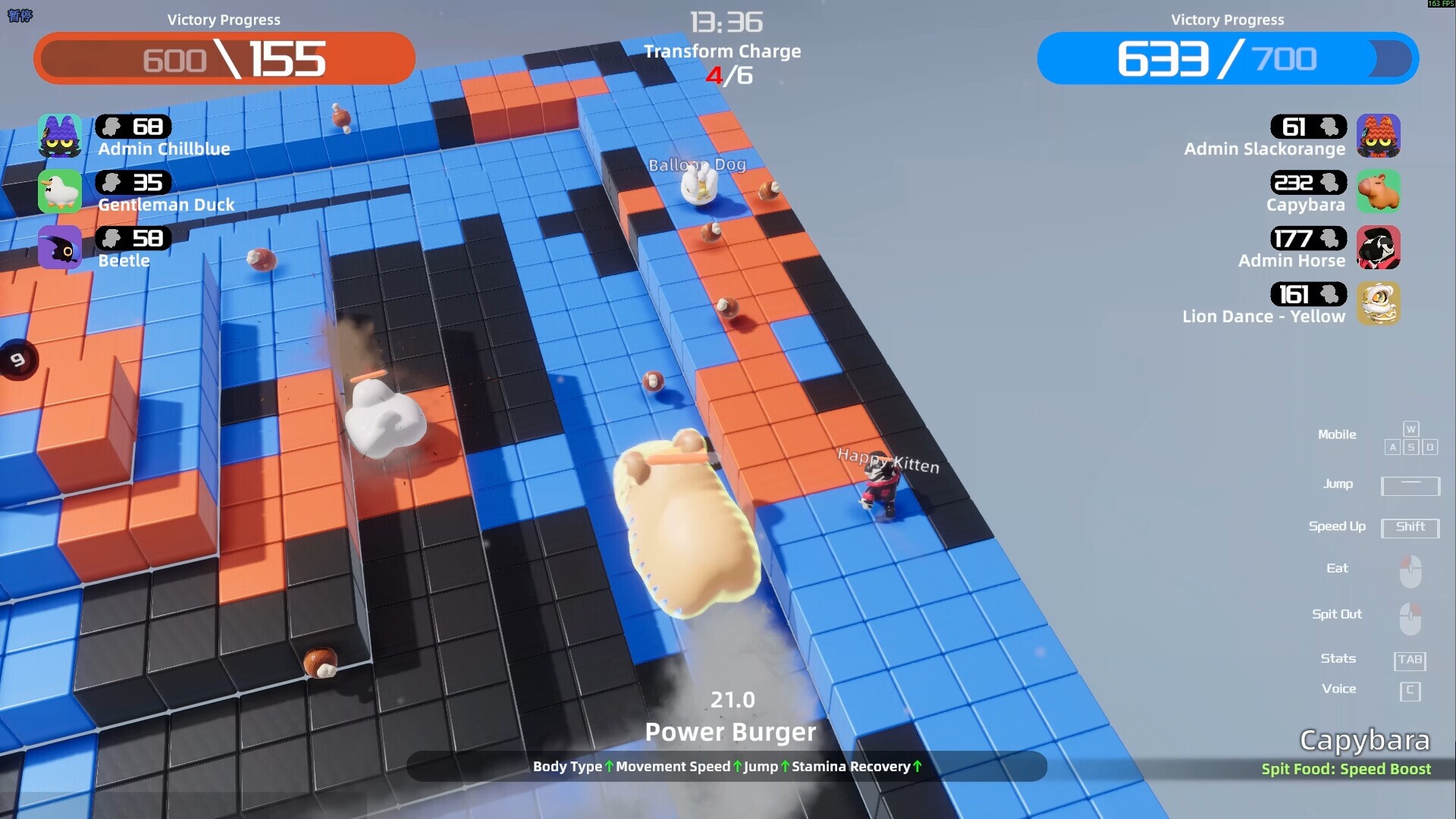
Task: Click Admin Slackorange's avatar icon
Action: (x=1379, y=136)
